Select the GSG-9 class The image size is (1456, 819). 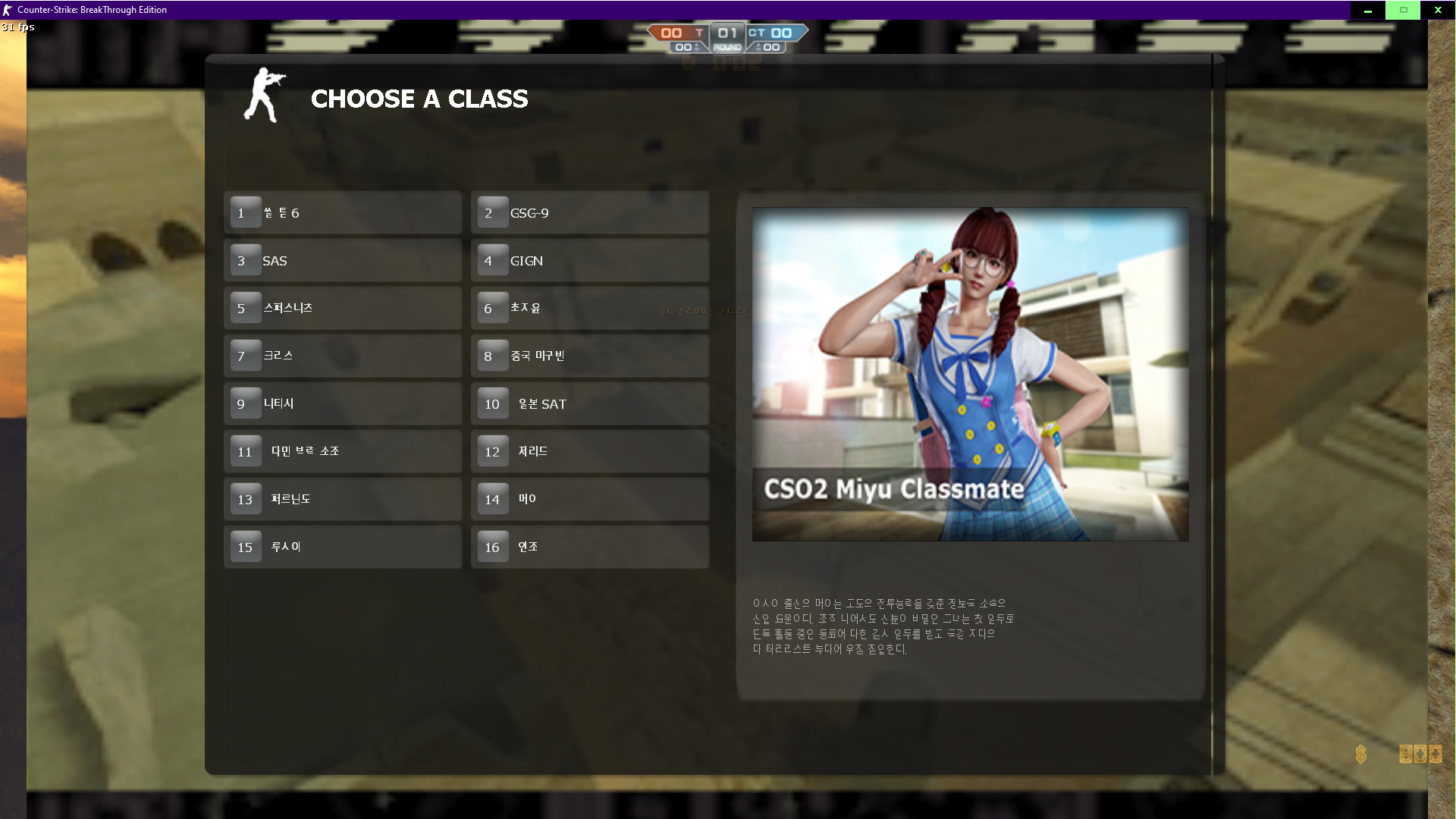coord(590,212)
